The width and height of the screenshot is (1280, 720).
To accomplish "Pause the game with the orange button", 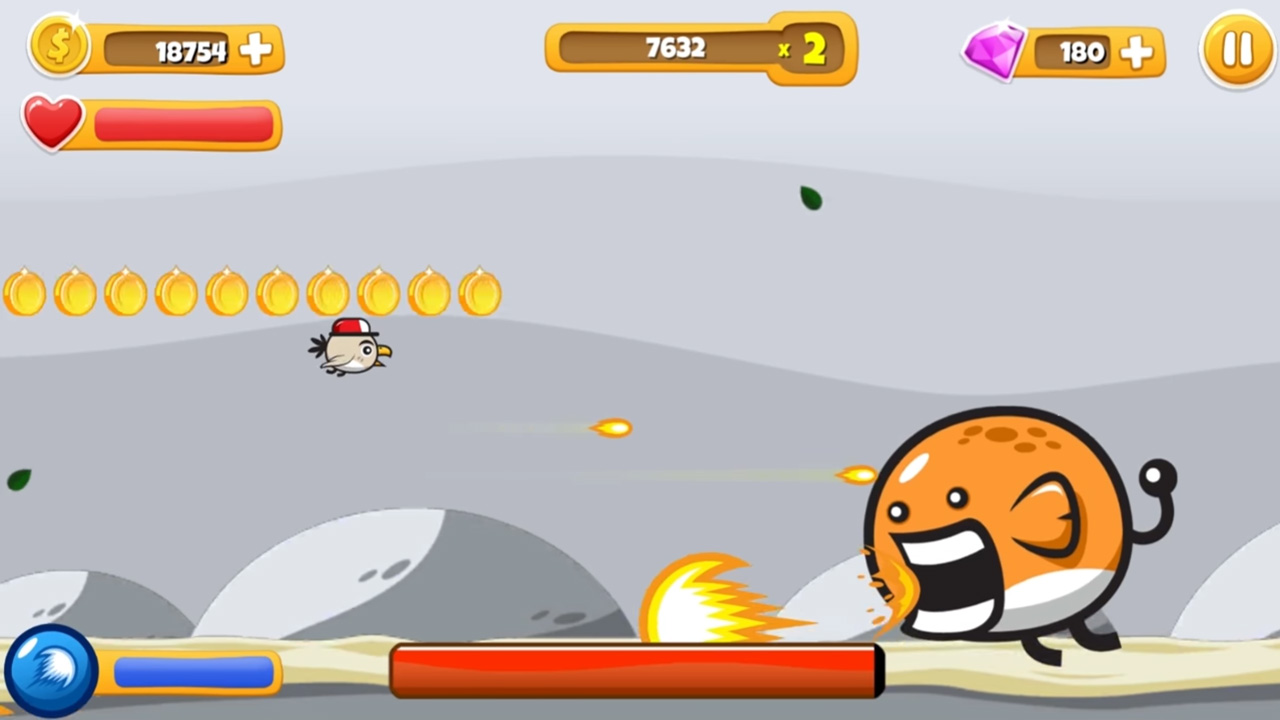I will 1237,50.
